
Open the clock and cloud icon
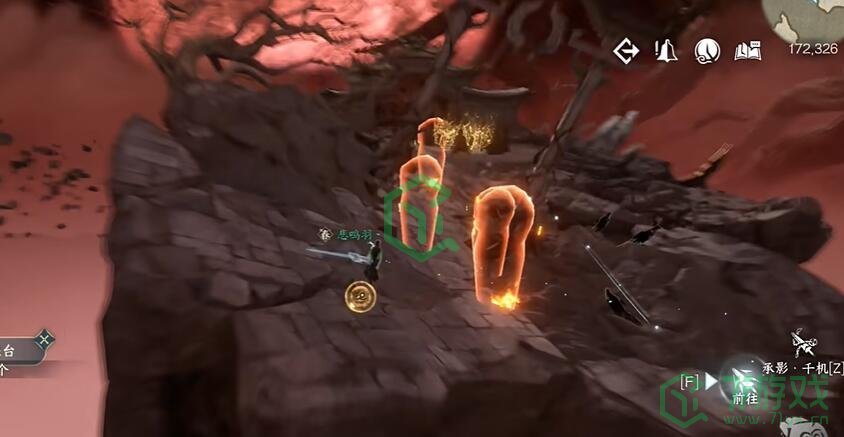coord(707,50)
